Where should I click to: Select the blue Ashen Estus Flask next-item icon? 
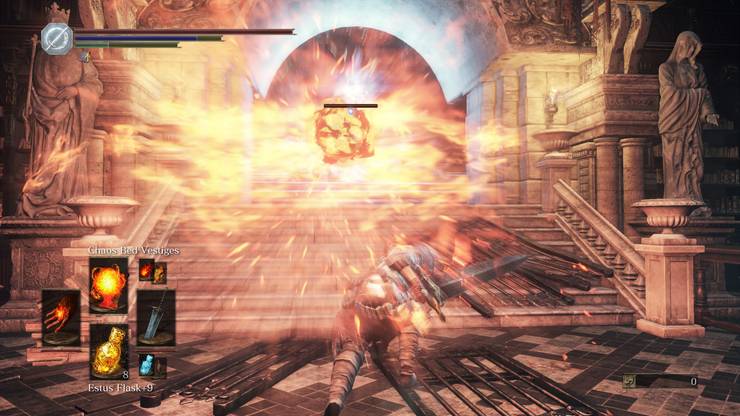coord(146,366)
